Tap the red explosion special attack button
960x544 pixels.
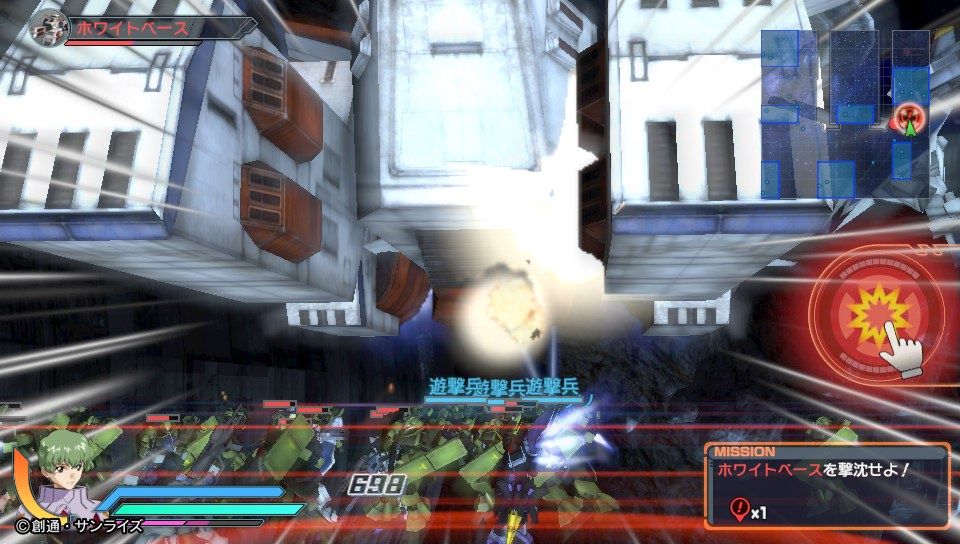tap(878, 315)
